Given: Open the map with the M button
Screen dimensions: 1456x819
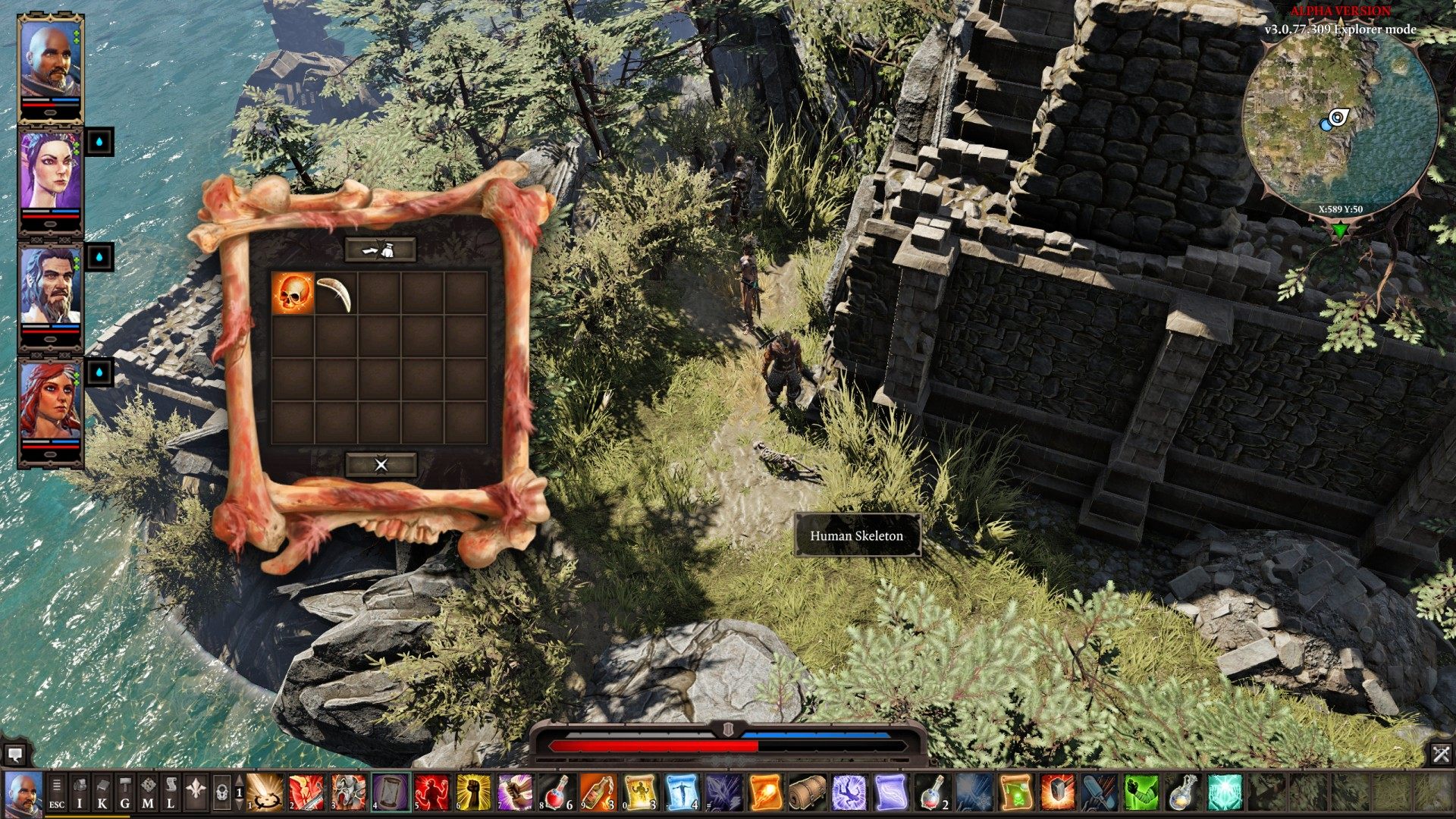Looking at the screenshot, I should pos(148,792).
